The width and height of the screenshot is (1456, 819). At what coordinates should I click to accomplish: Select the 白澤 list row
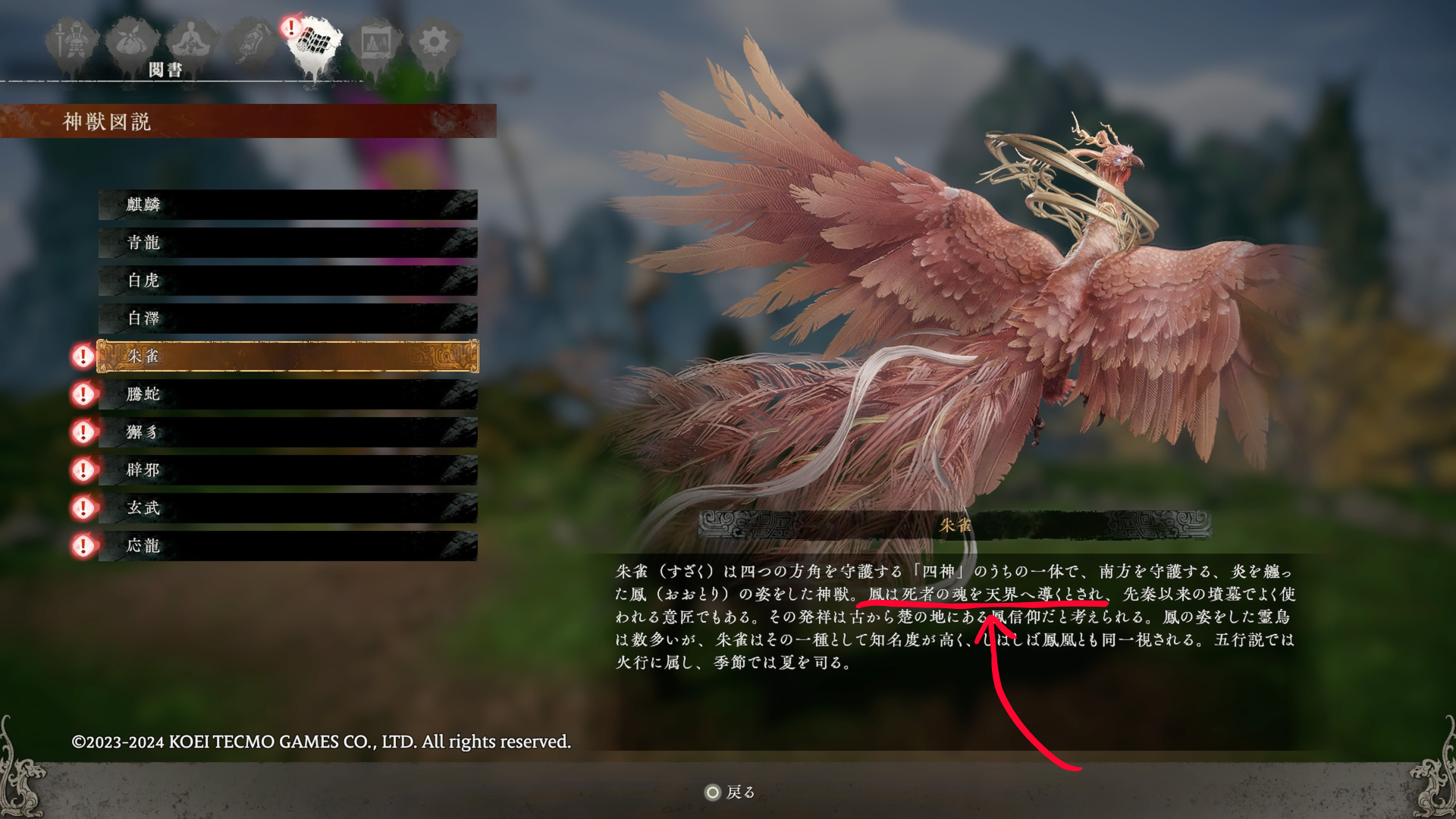(287, 318)
